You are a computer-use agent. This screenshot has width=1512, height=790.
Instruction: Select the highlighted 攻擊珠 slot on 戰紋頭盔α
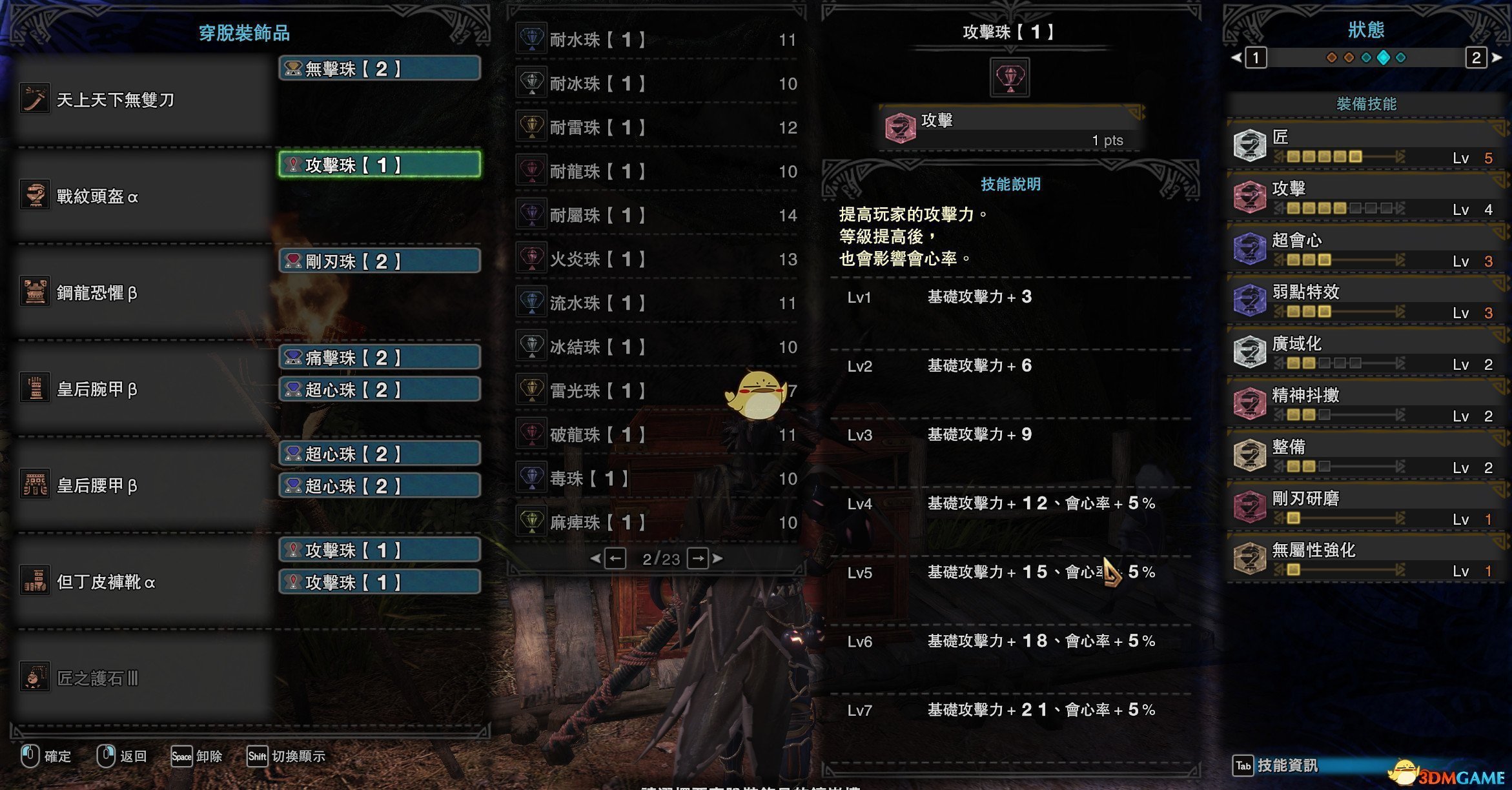click(380, 165)
